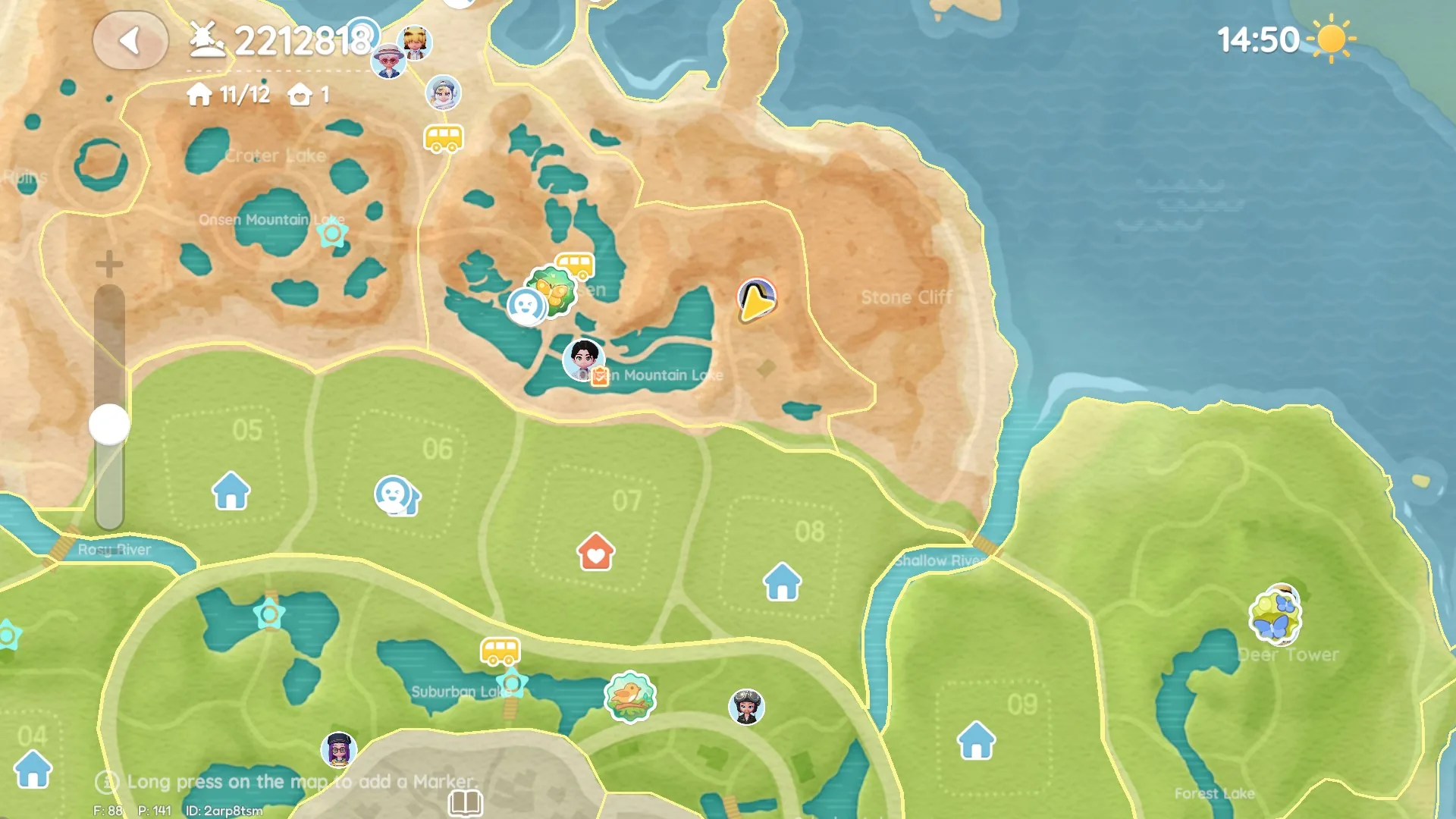Click the yellow player arrow marker
This screenshot has height=819, width=1456.
(x=756, y=300)
